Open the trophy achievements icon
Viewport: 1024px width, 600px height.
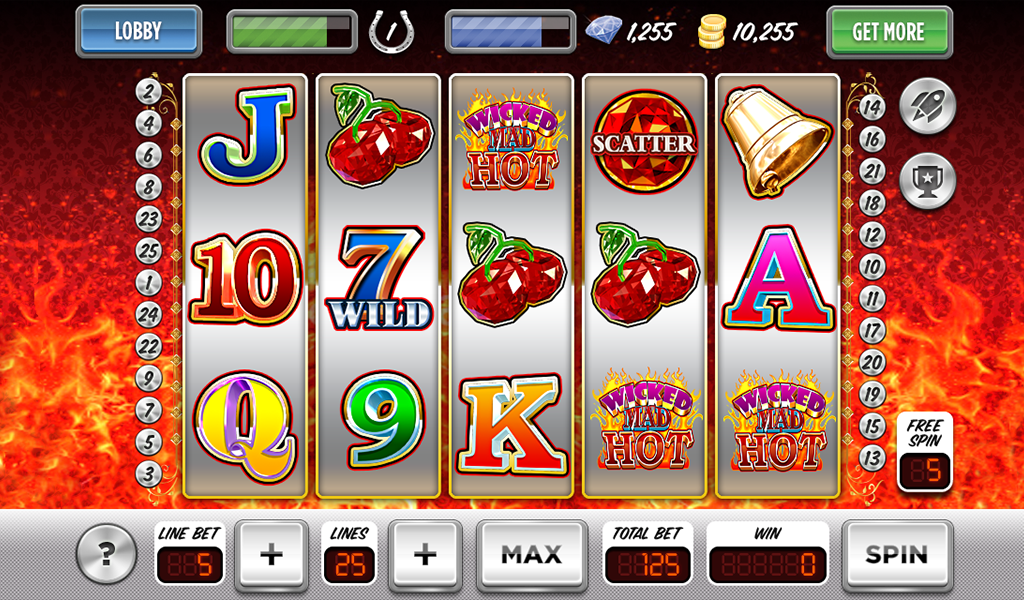(927, 181)
